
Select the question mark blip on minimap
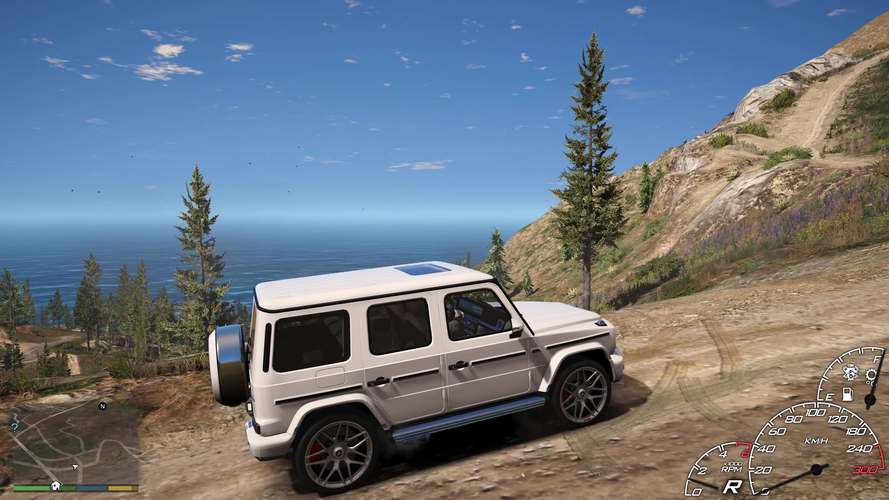(x=14, y=427)
